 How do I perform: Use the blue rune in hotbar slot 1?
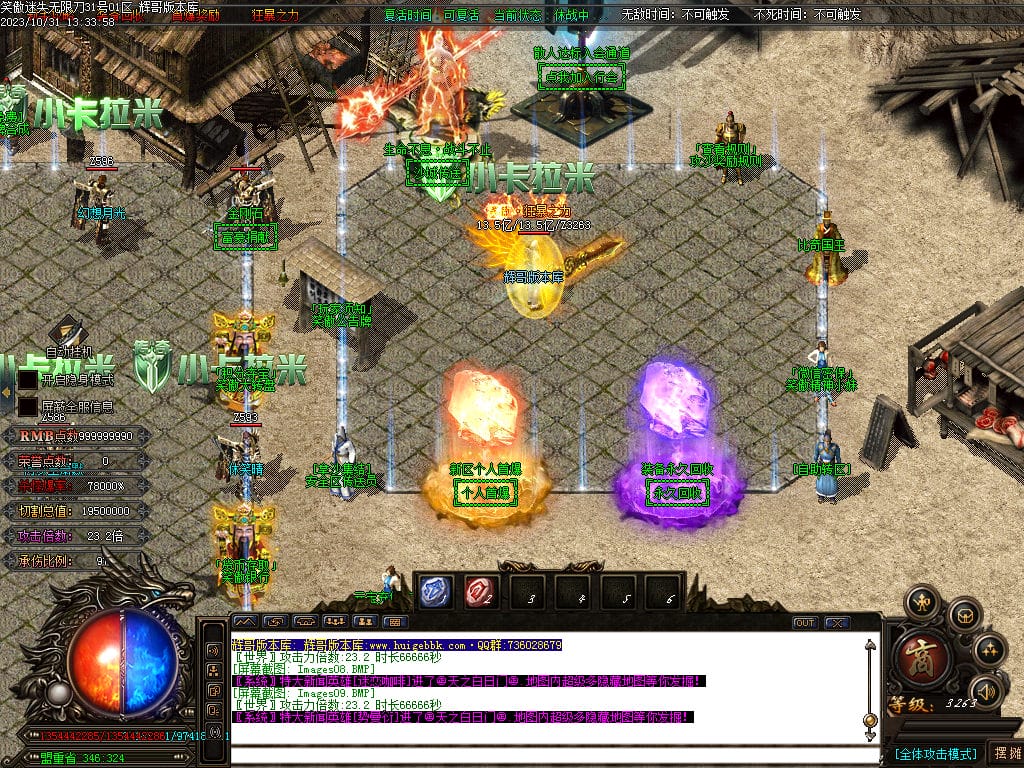[x=433, y=592]
